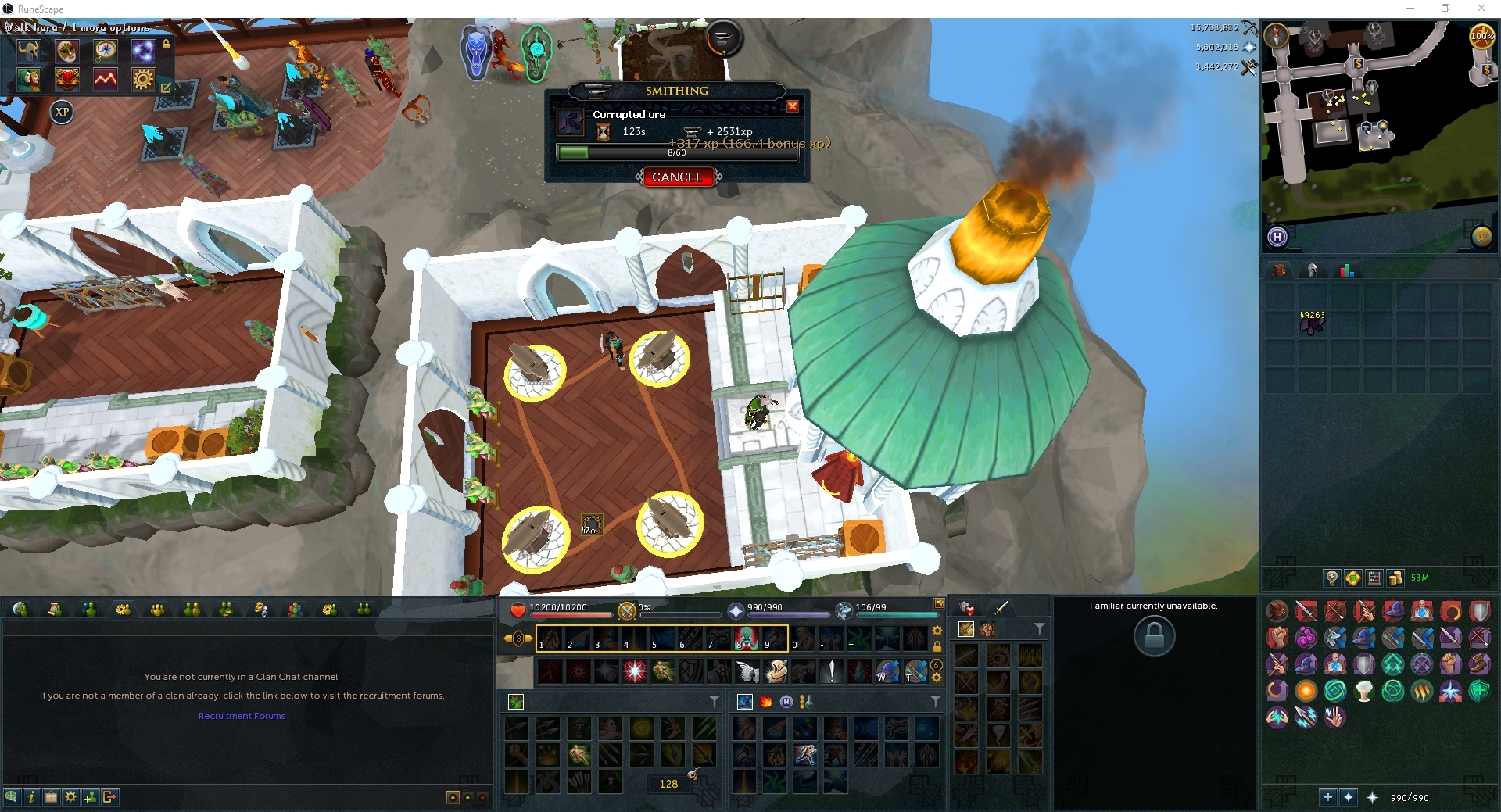Toggle the interface lock padlock near the ribbon
1501x812 pixels.
point(166,45)
